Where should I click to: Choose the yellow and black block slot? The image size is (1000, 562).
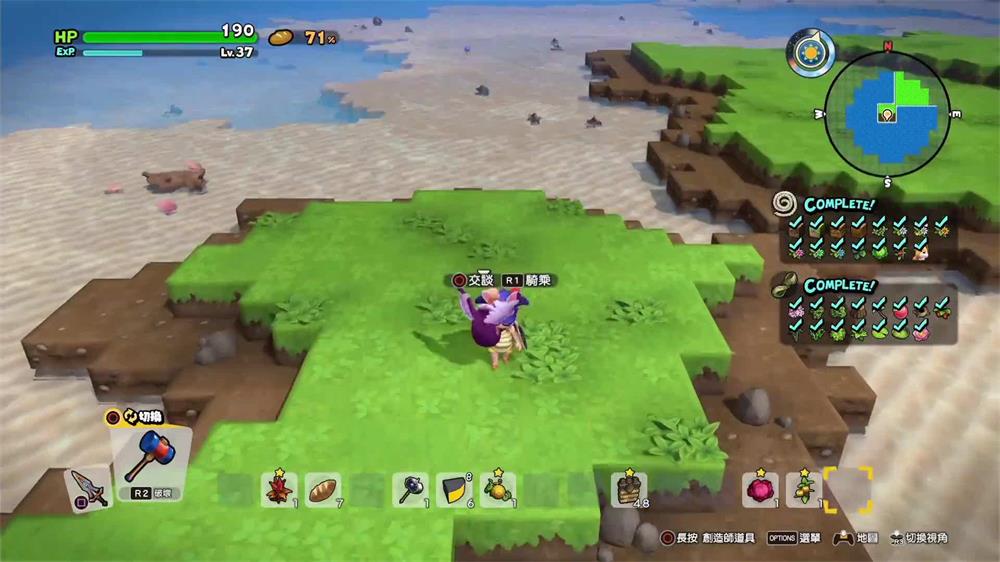454,489
